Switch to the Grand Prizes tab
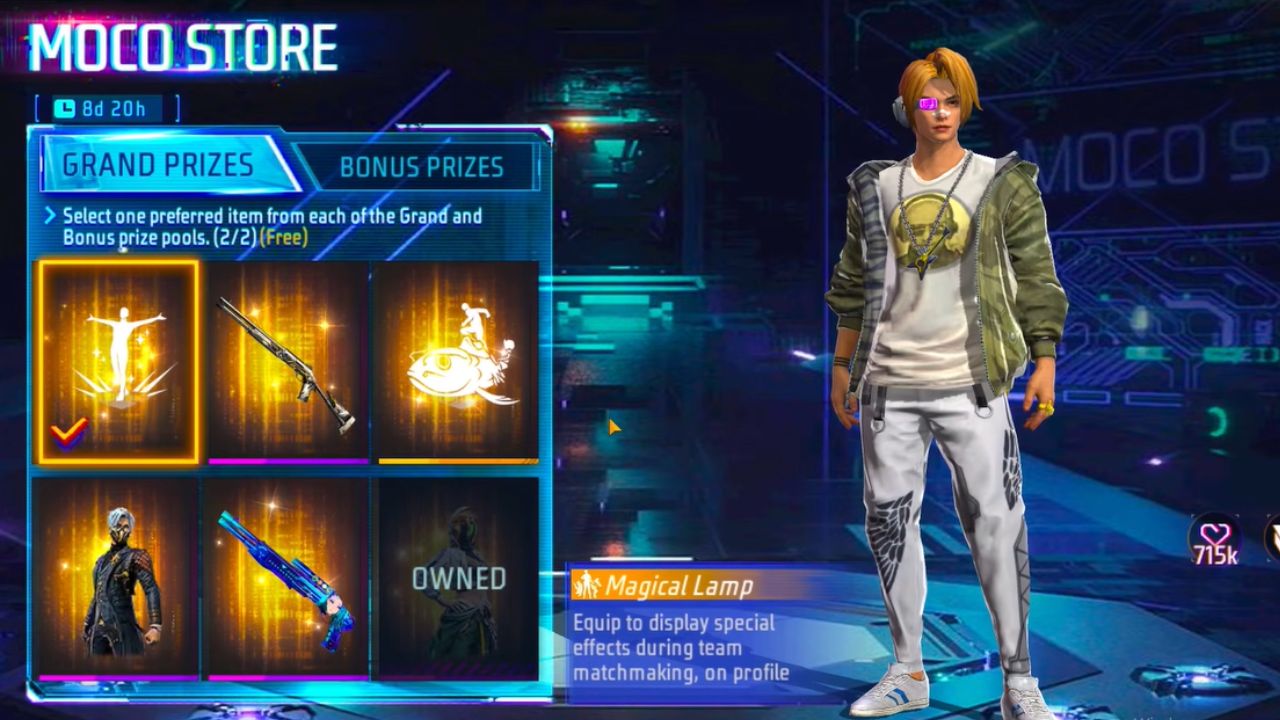The height and width of the screenshot is (720, 1280). tap(160, 165)
